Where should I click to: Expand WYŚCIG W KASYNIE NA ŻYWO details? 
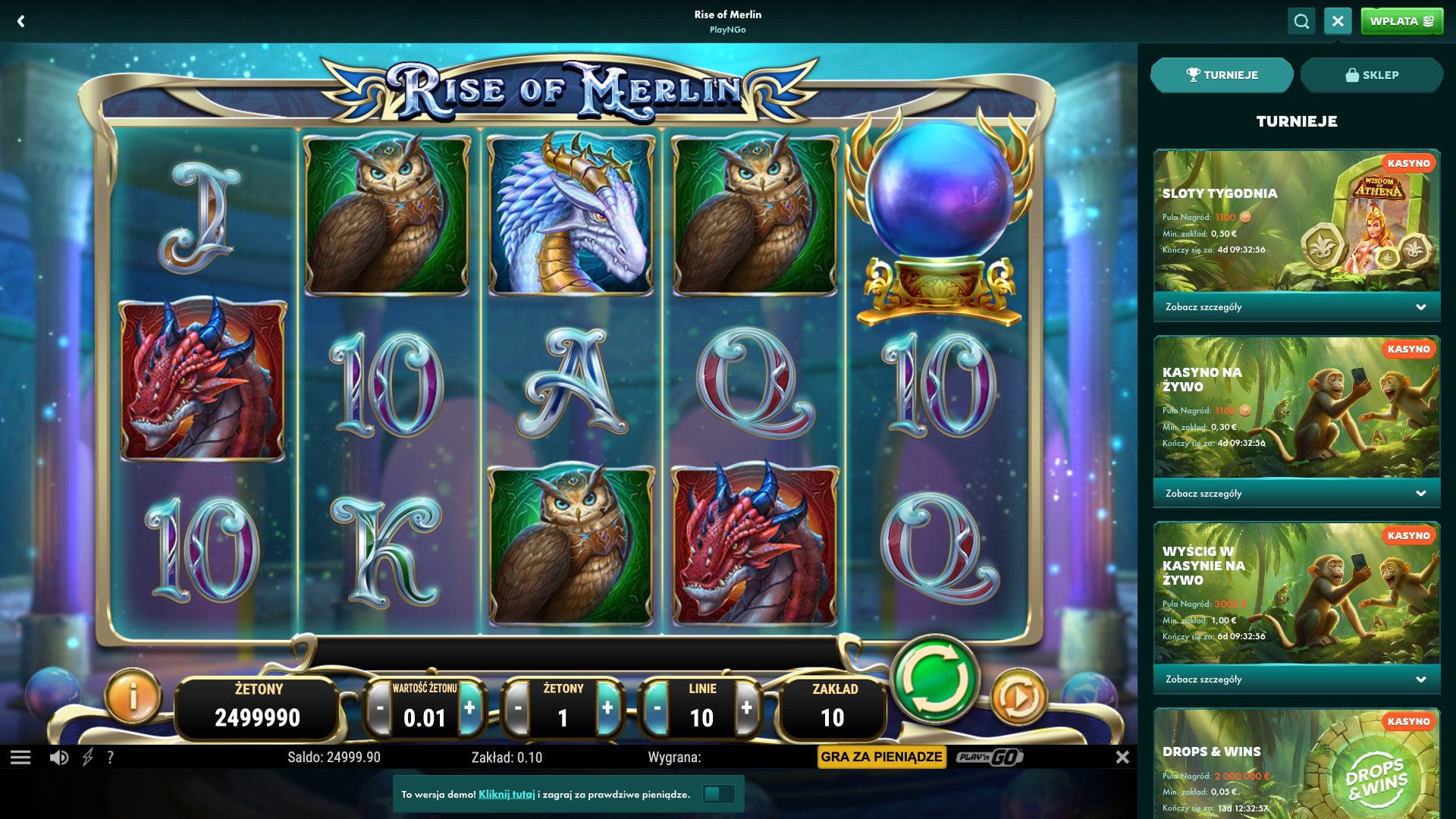point(1295,679)
